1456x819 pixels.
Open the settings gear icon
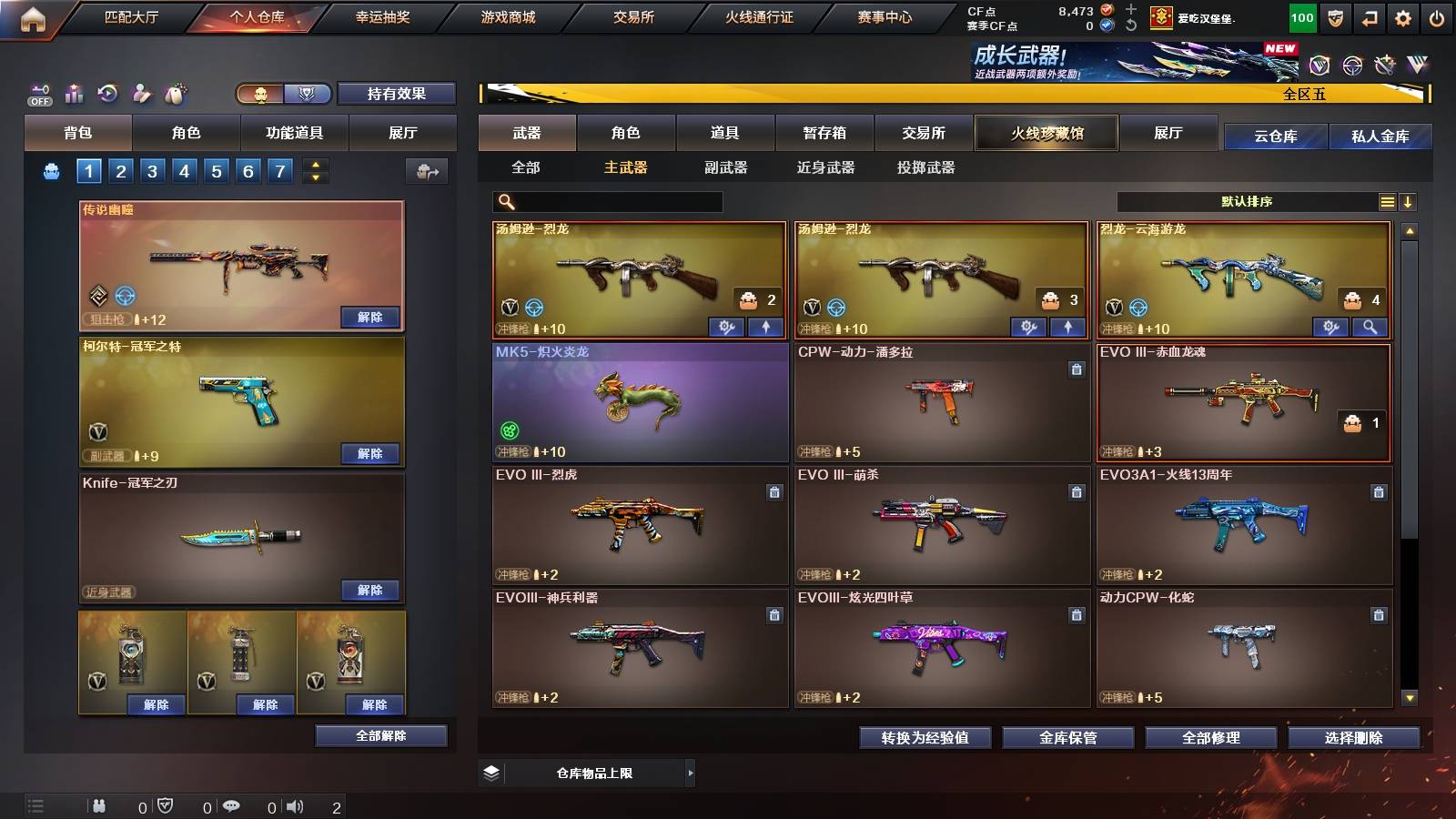pyautogui.click(x=1401, y=16)
